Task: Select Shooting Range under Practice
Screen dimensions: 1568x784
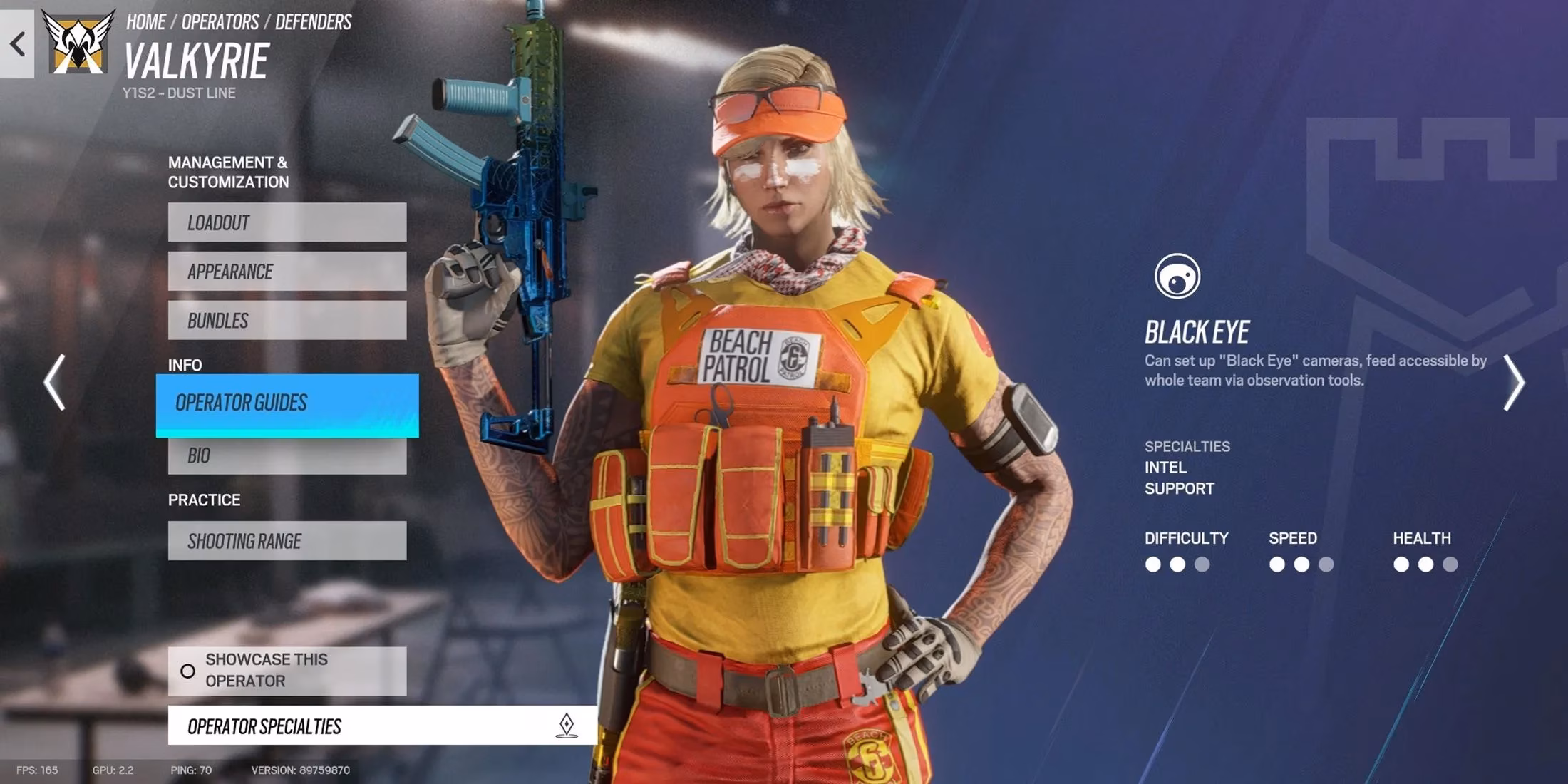Action: [x=287, y=540]
